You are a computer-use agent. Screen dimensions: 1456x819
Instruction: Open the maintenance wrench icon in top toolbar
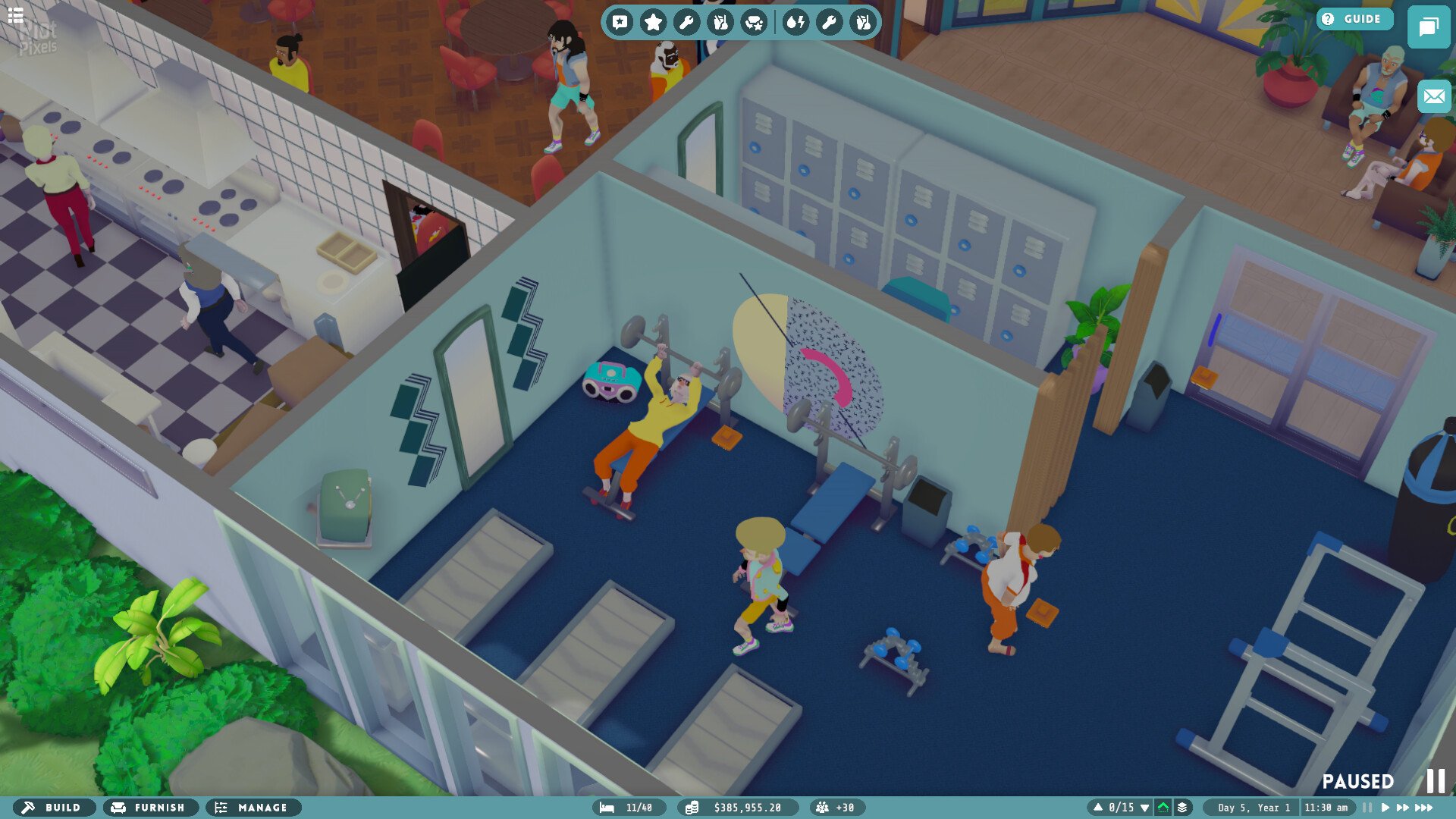click(x=687, y=22)
